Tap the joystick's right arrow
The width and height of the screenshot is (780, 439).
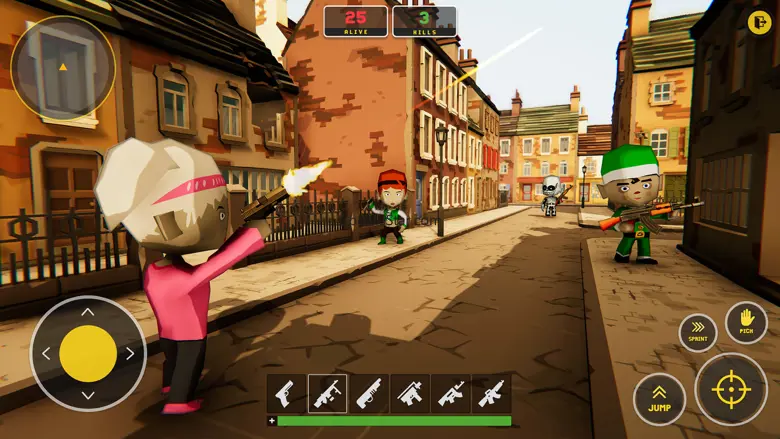point(130,353)
